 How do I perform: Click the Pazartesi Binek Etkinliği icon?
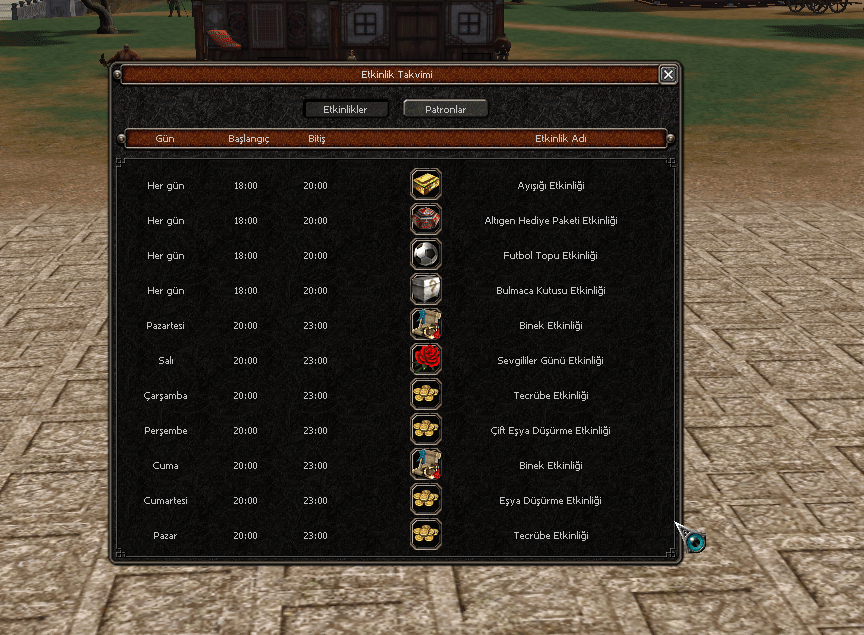coord(426,325)
